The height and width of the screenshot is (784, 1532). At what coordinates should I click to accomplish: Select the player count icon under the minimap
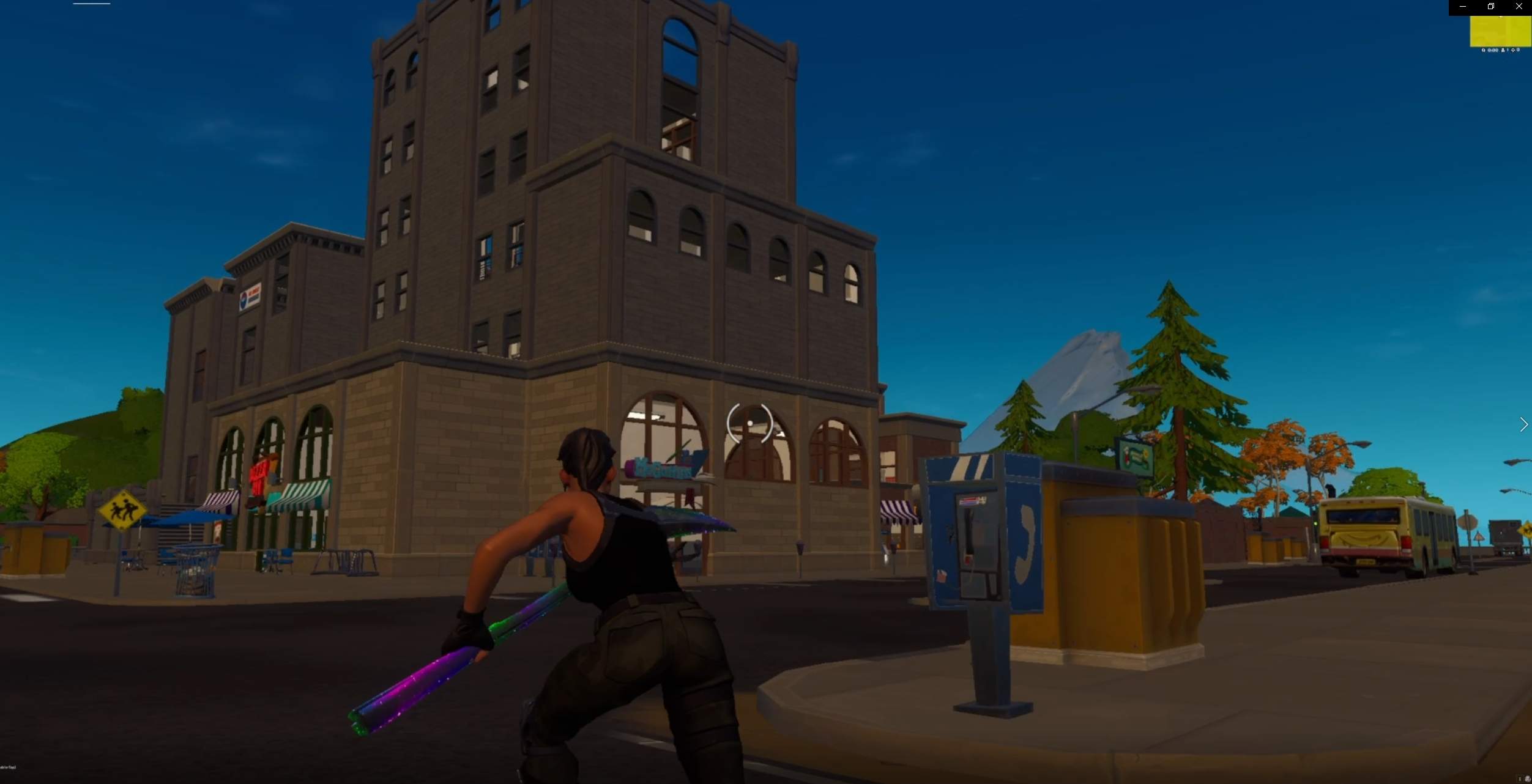[1503, 51]
